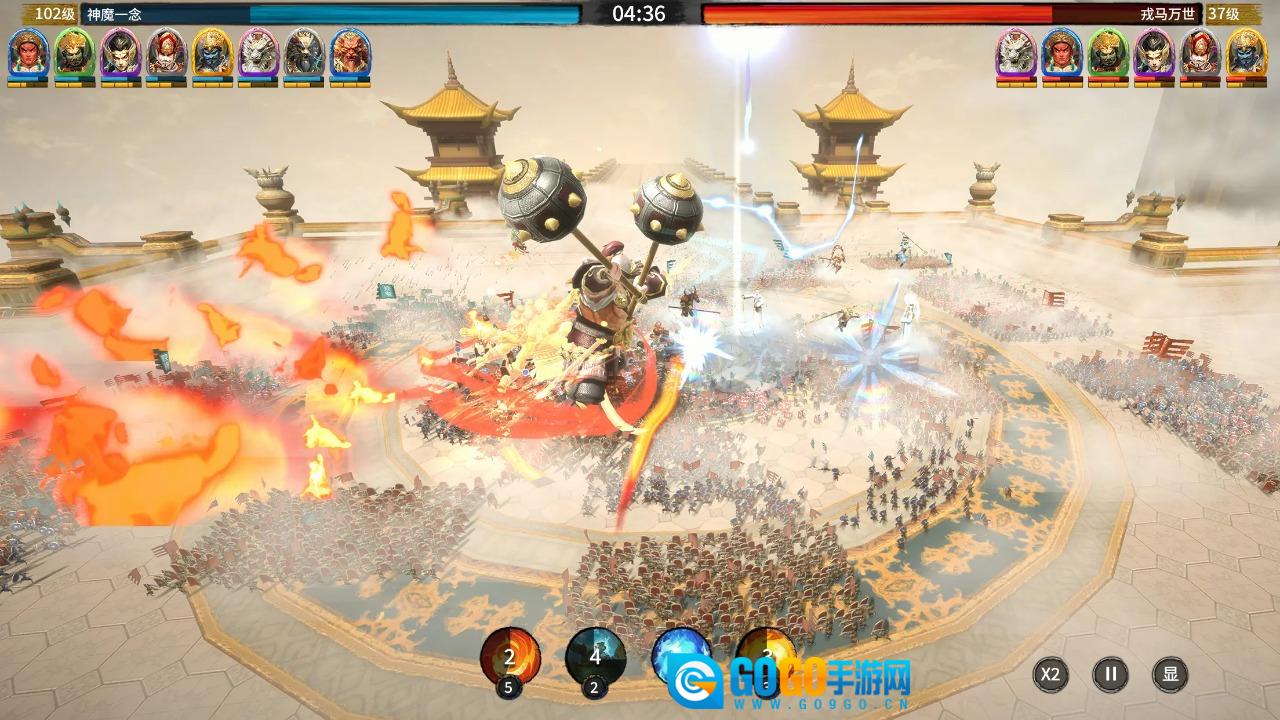
Task: Trigger the golden orb skill
Action: (x=766, y=652)
